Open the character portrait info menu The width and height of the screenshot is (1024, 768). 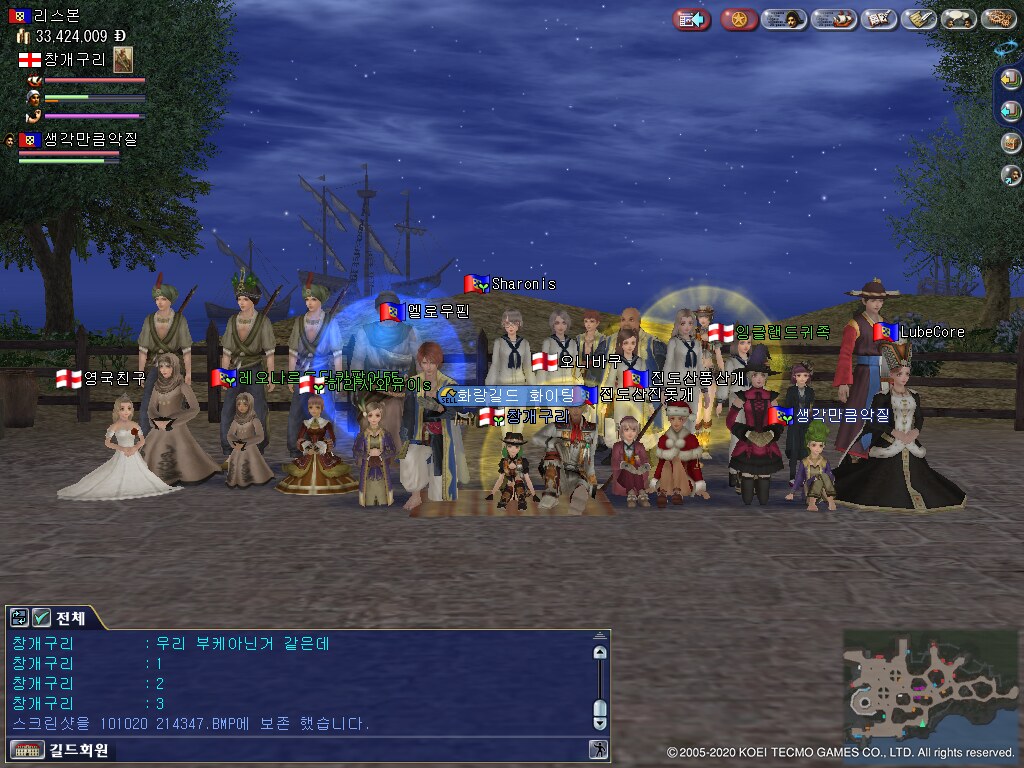[x=785, y=19]
